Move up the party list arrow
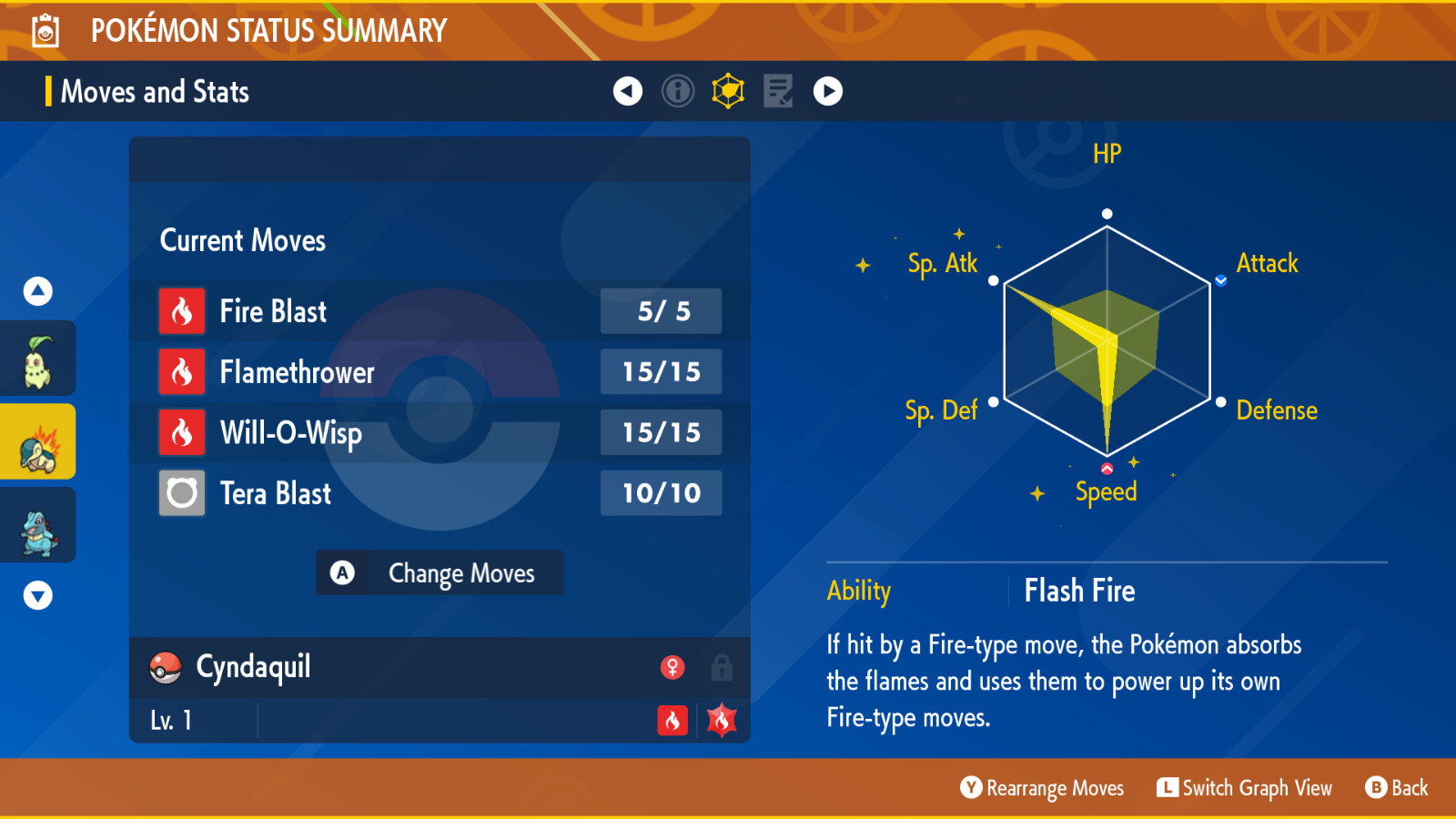 pos(38,291)
